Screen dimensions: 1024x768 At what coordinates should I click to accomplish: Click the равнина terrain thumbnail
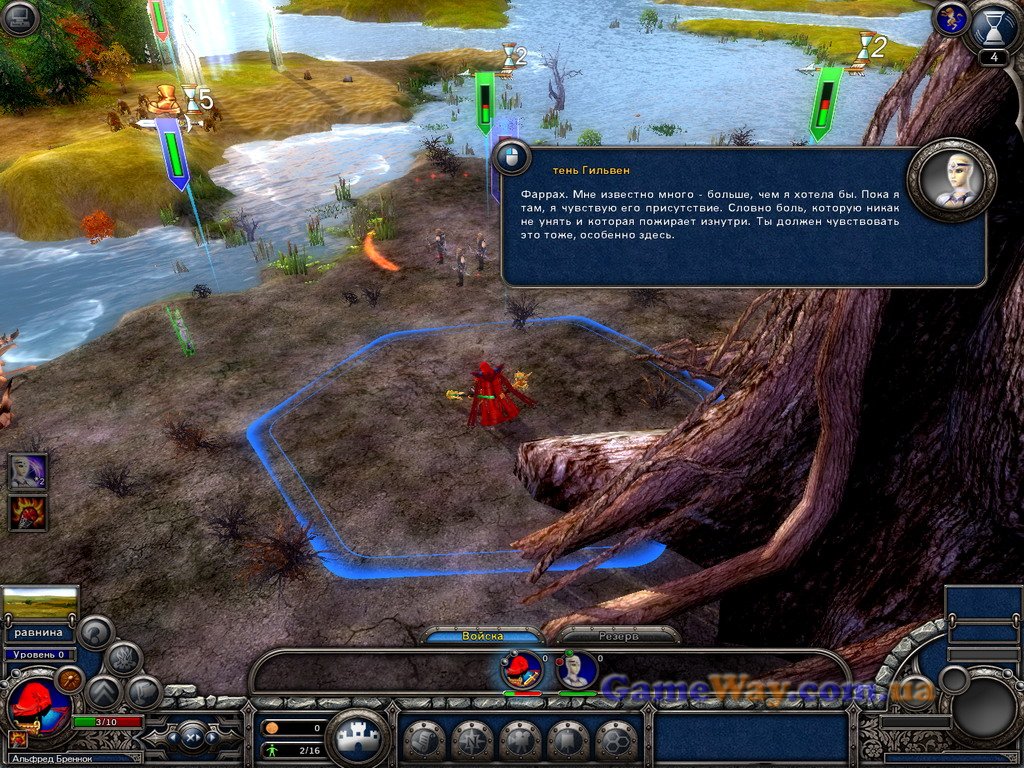40,603
